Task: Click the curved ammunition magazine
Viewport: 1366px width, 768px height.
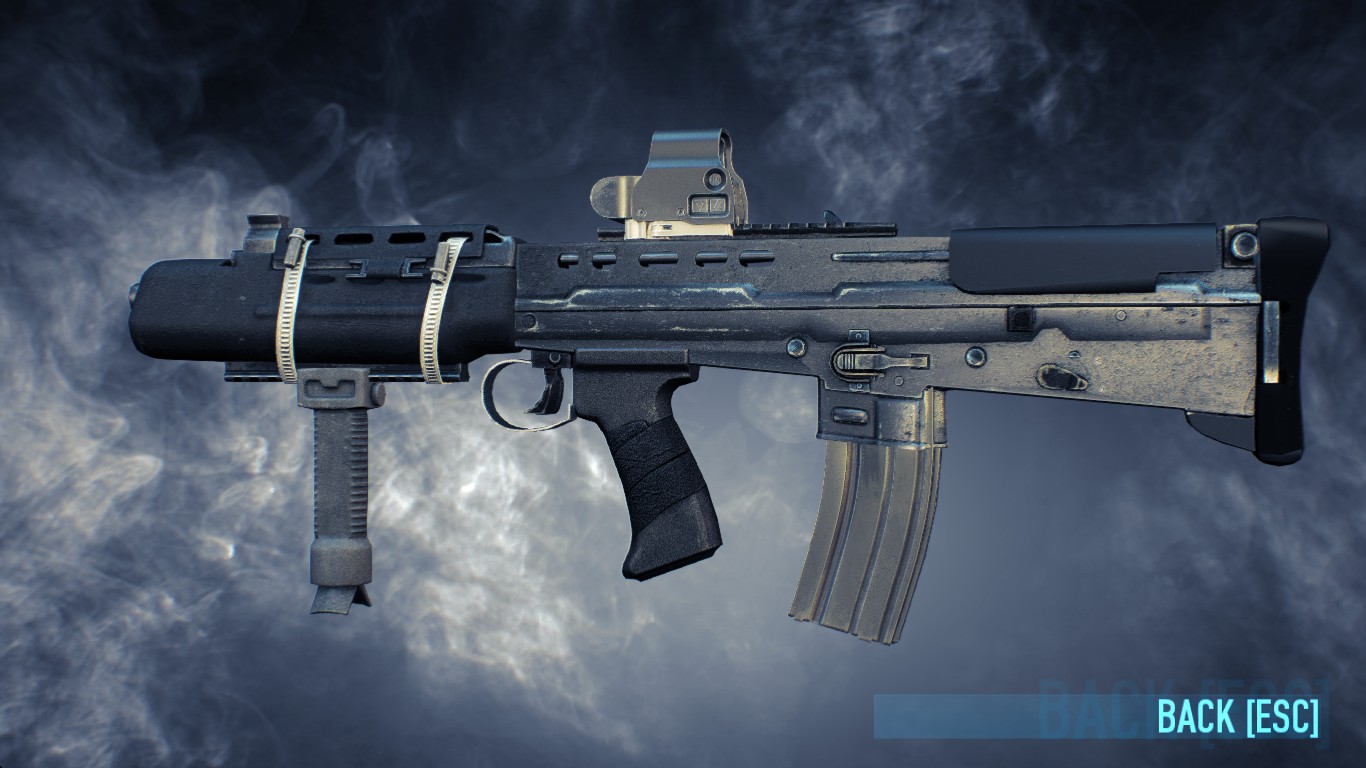Action: tap(865, 520)
